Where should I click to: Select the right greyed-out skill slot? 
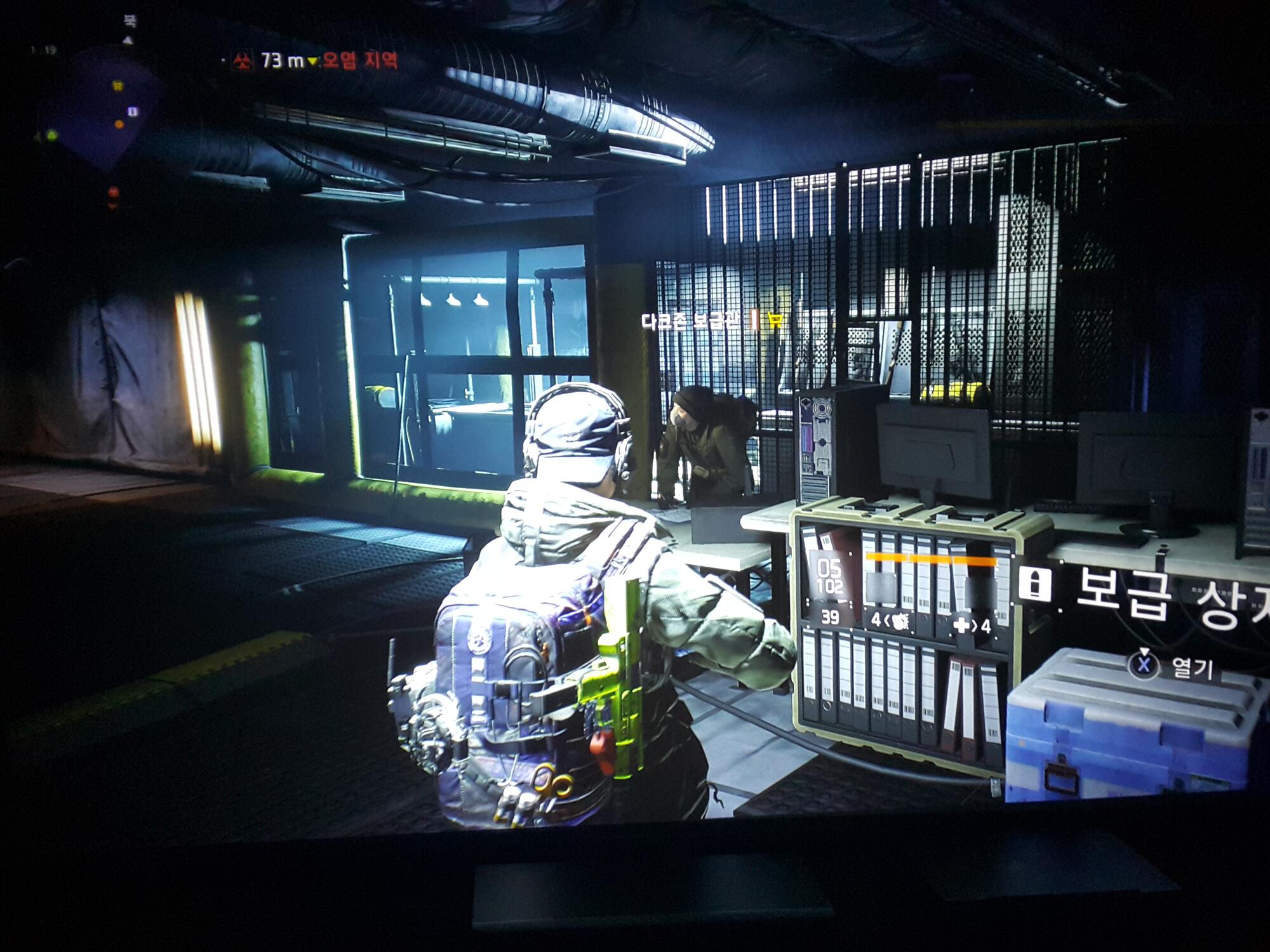point(976,590)
